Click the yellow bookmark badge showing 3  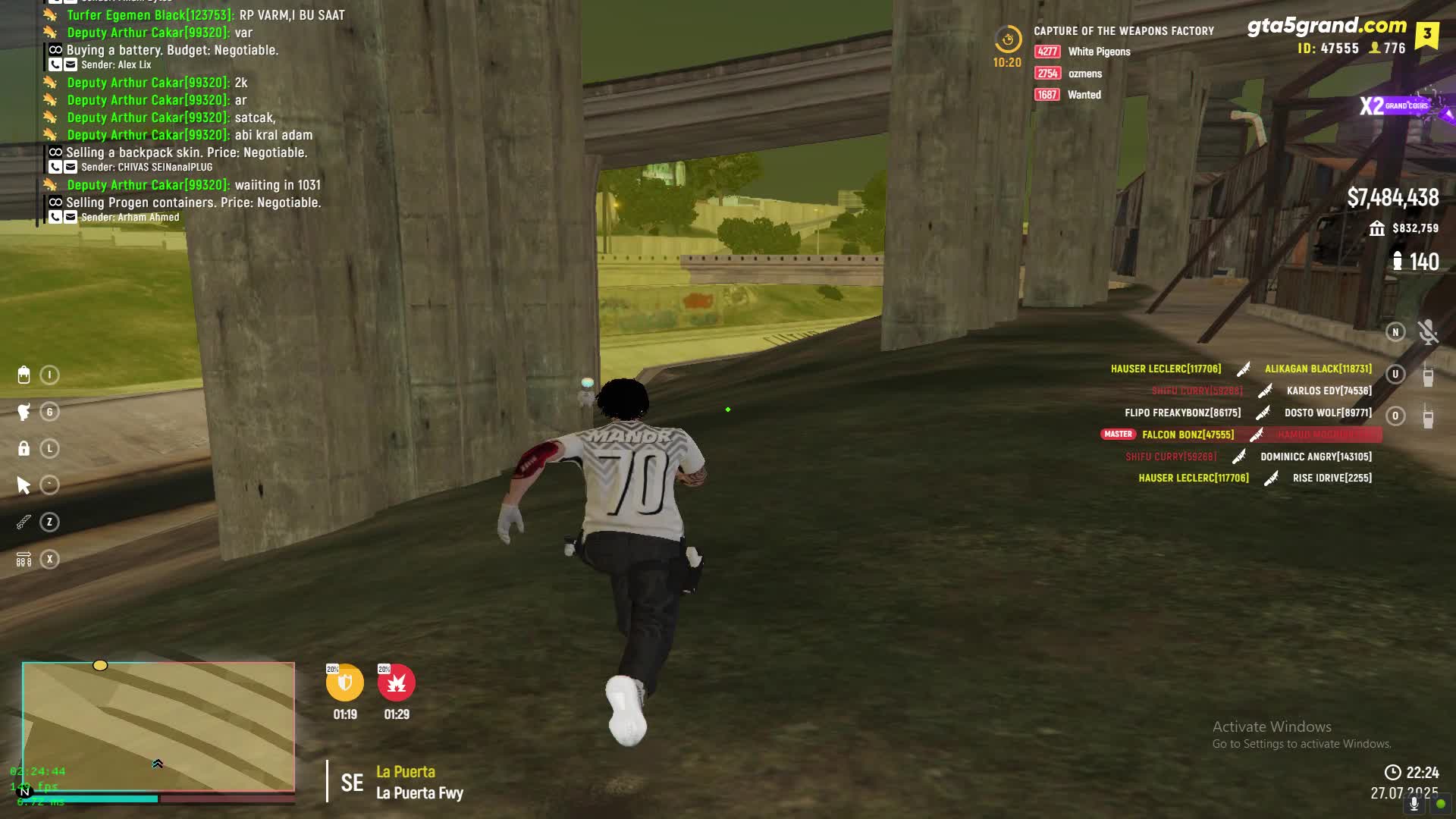tap(1426, 34)
